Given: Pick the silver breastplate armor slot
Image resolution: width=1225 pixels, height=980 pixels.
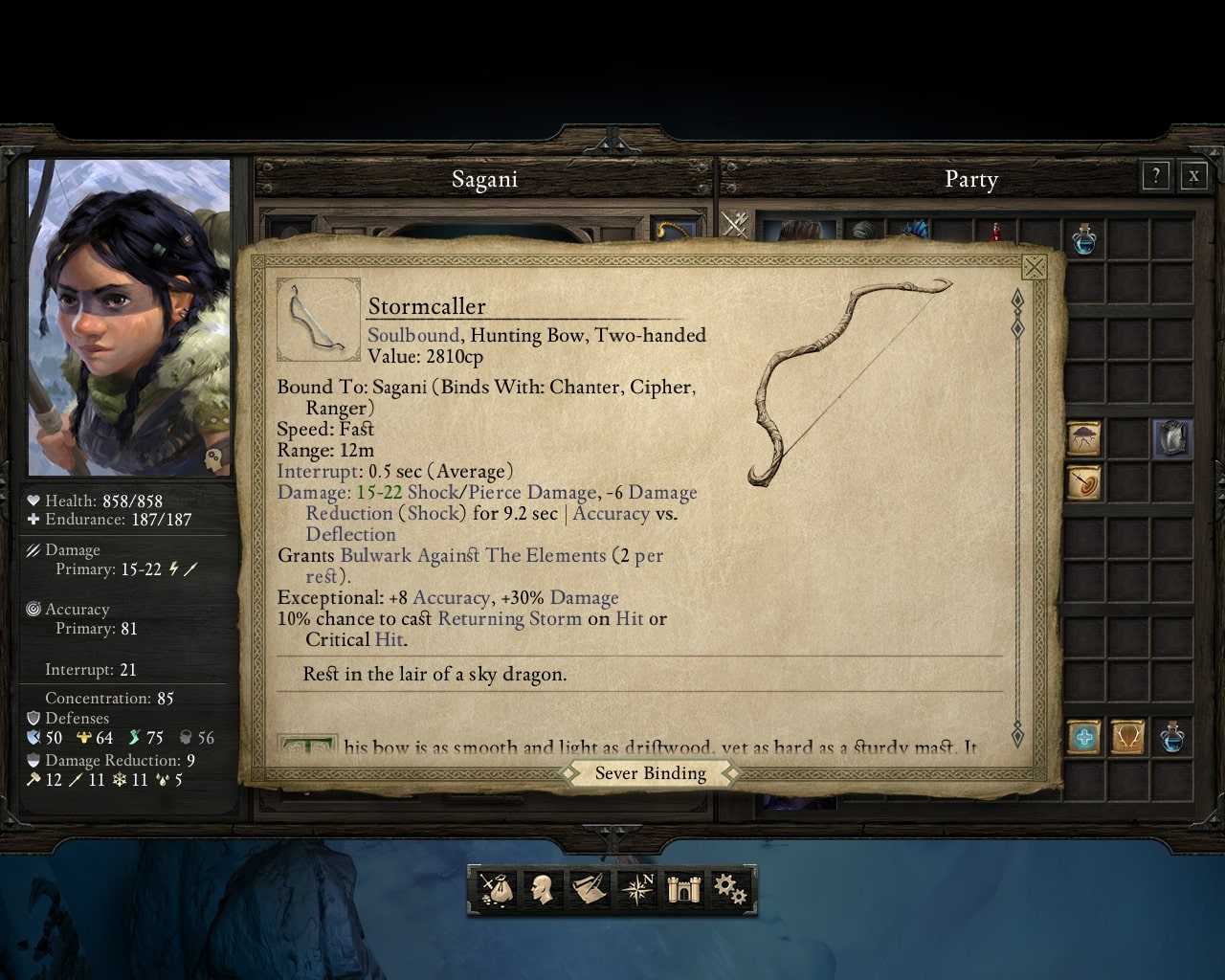Looking at the screenshot, I should (1171, 438).
